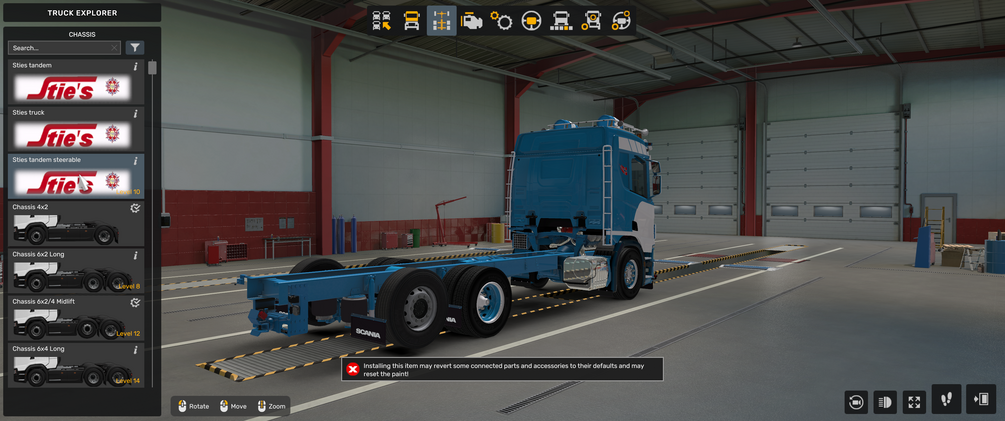Open the transmission gears tab
The width and height of the screenshot is (1005, 421).
coord(502,21)
